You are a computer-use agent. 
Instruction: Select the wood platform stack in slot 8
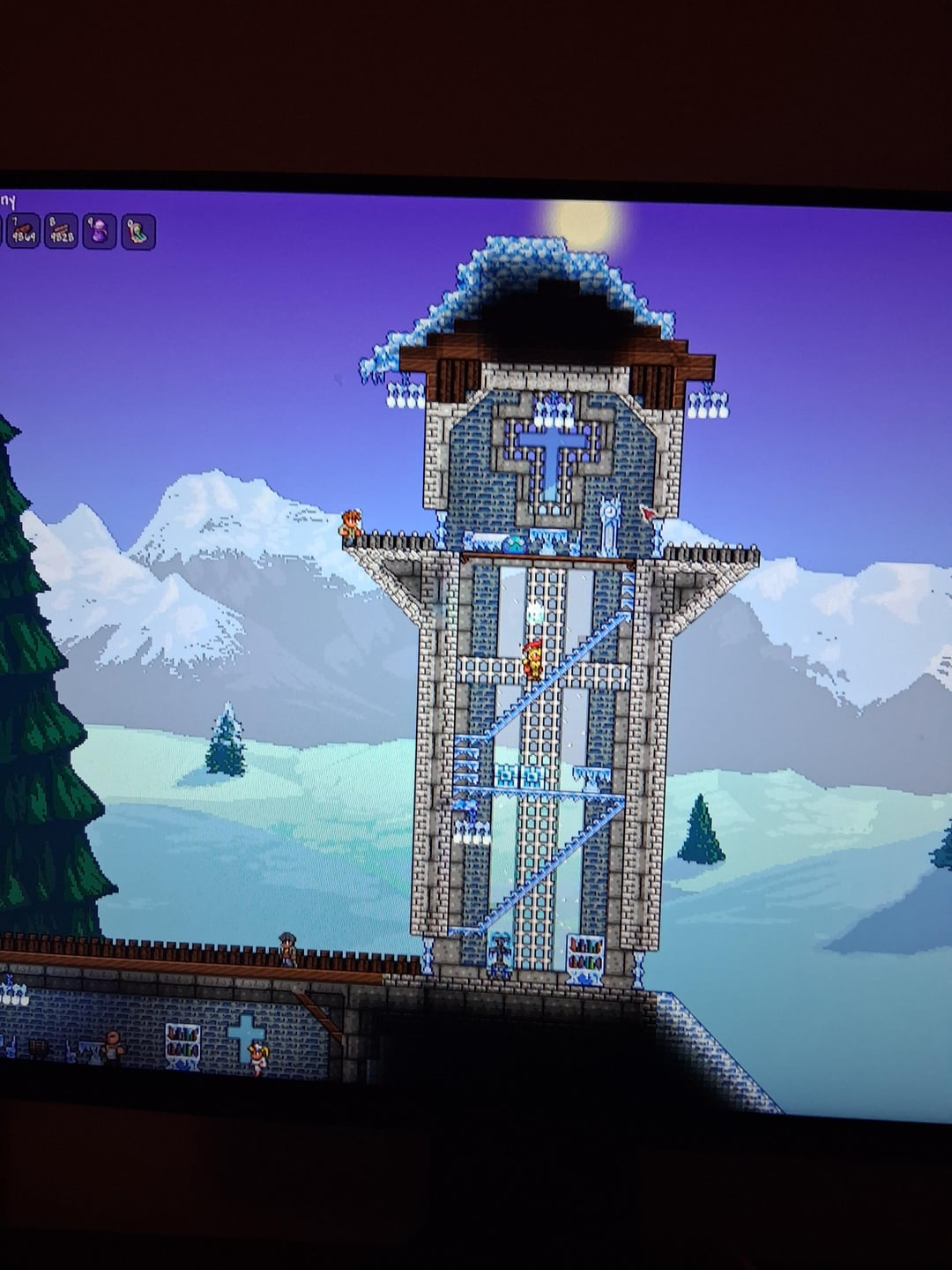62,233
